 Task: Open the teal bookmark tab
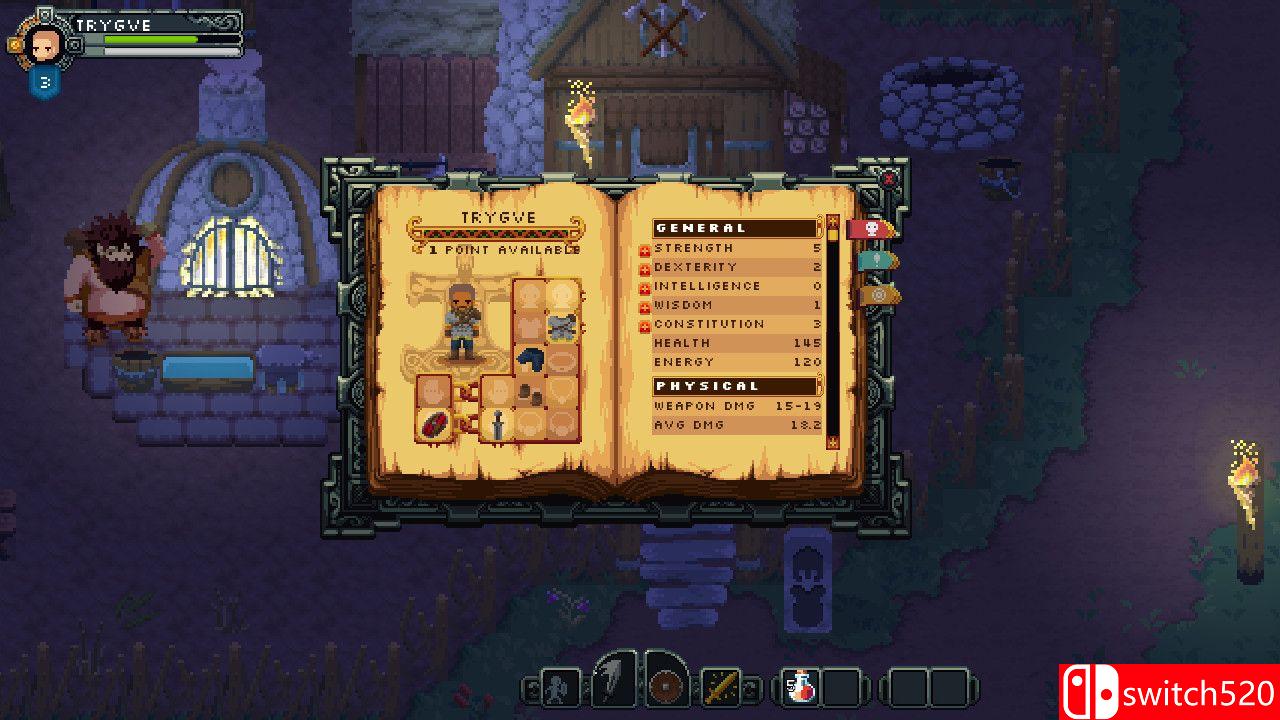pyautogui.click(x=876, y=261)
